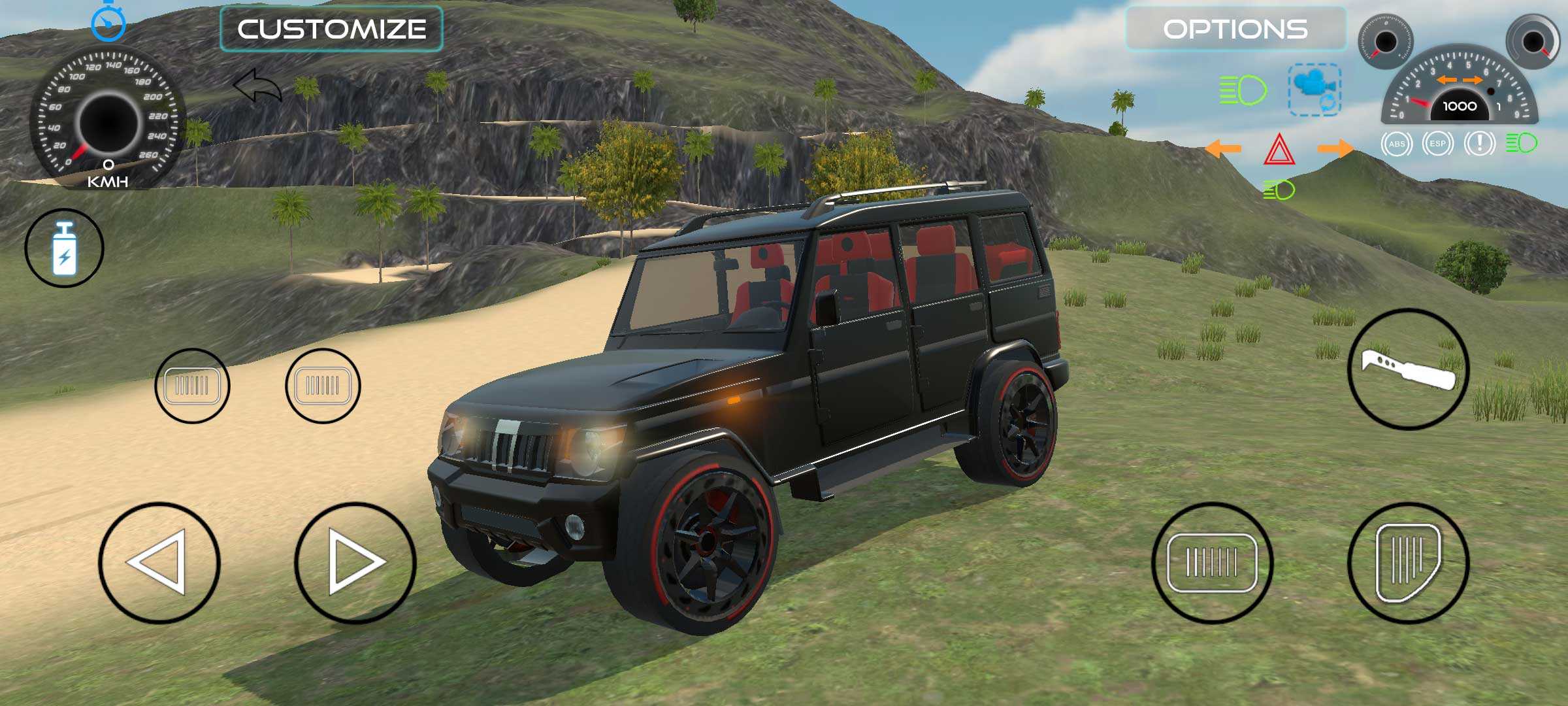
Task: Toggle the red hazard warning triangle
Action: pyautogui.click(x=1279, y=150)
